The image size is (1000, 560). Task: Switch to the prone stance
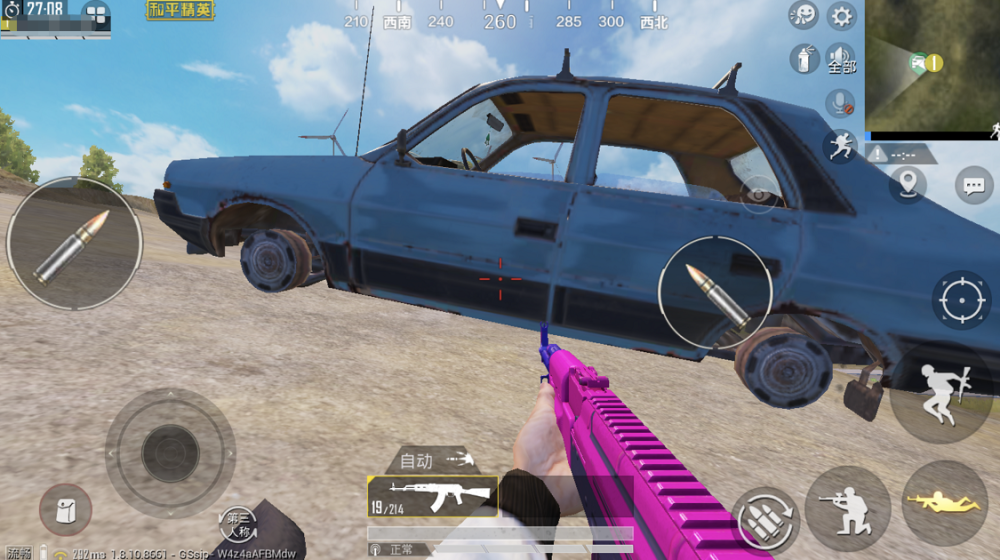[x=944, y=503]
